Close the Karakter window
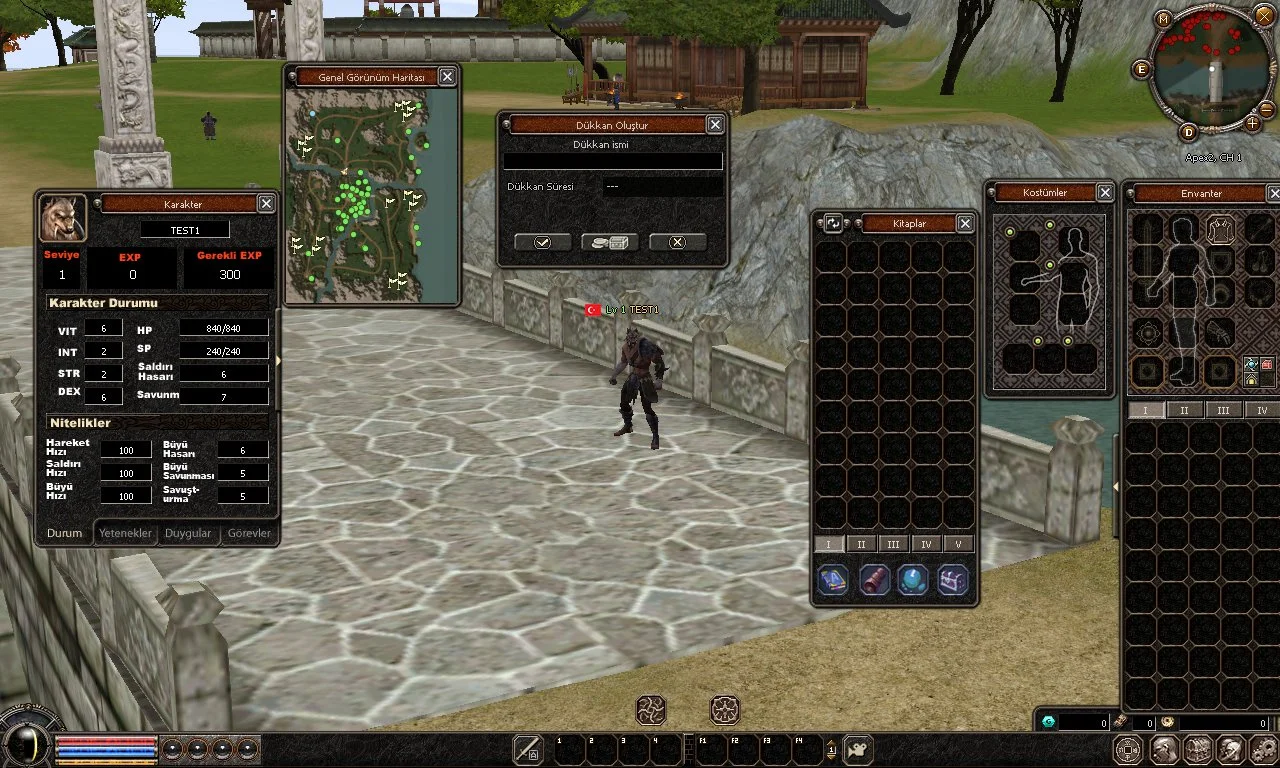 (x=266, y=204)
